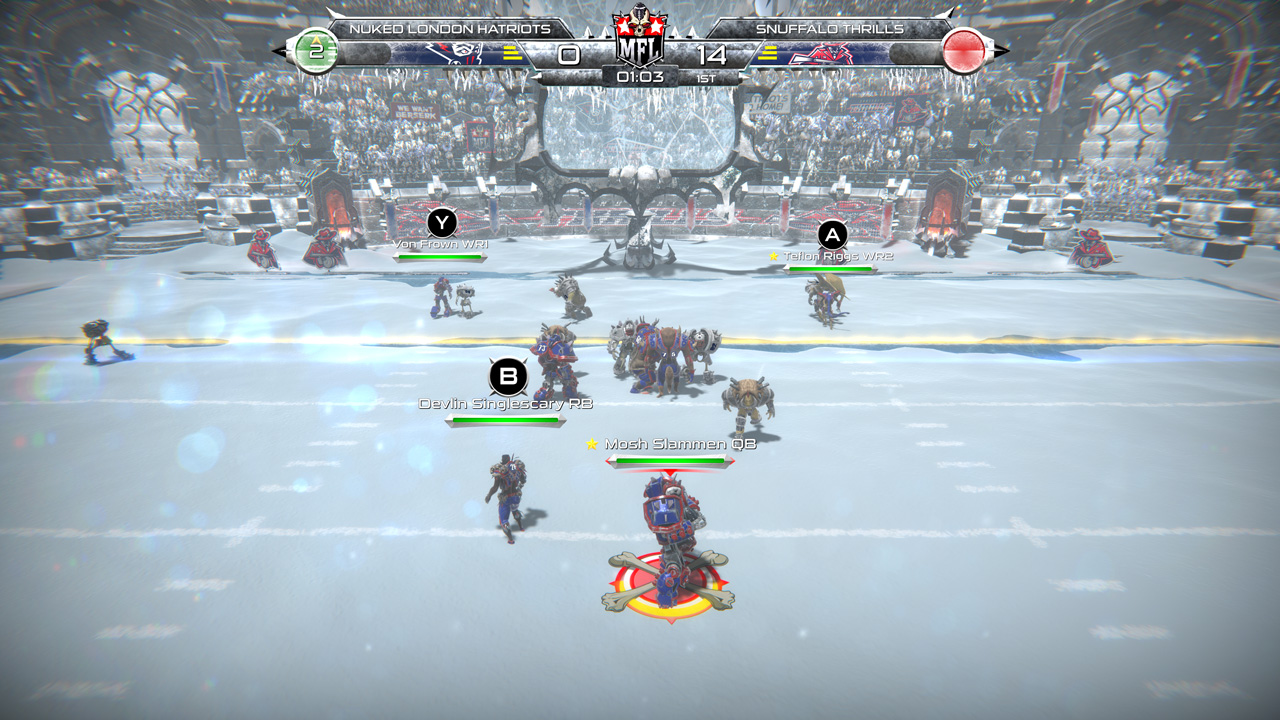The width and height of the screenshot is (1280, 720).
Task: Click the B button prompt above Devlin Singlescary
Action: coord(506,377)
